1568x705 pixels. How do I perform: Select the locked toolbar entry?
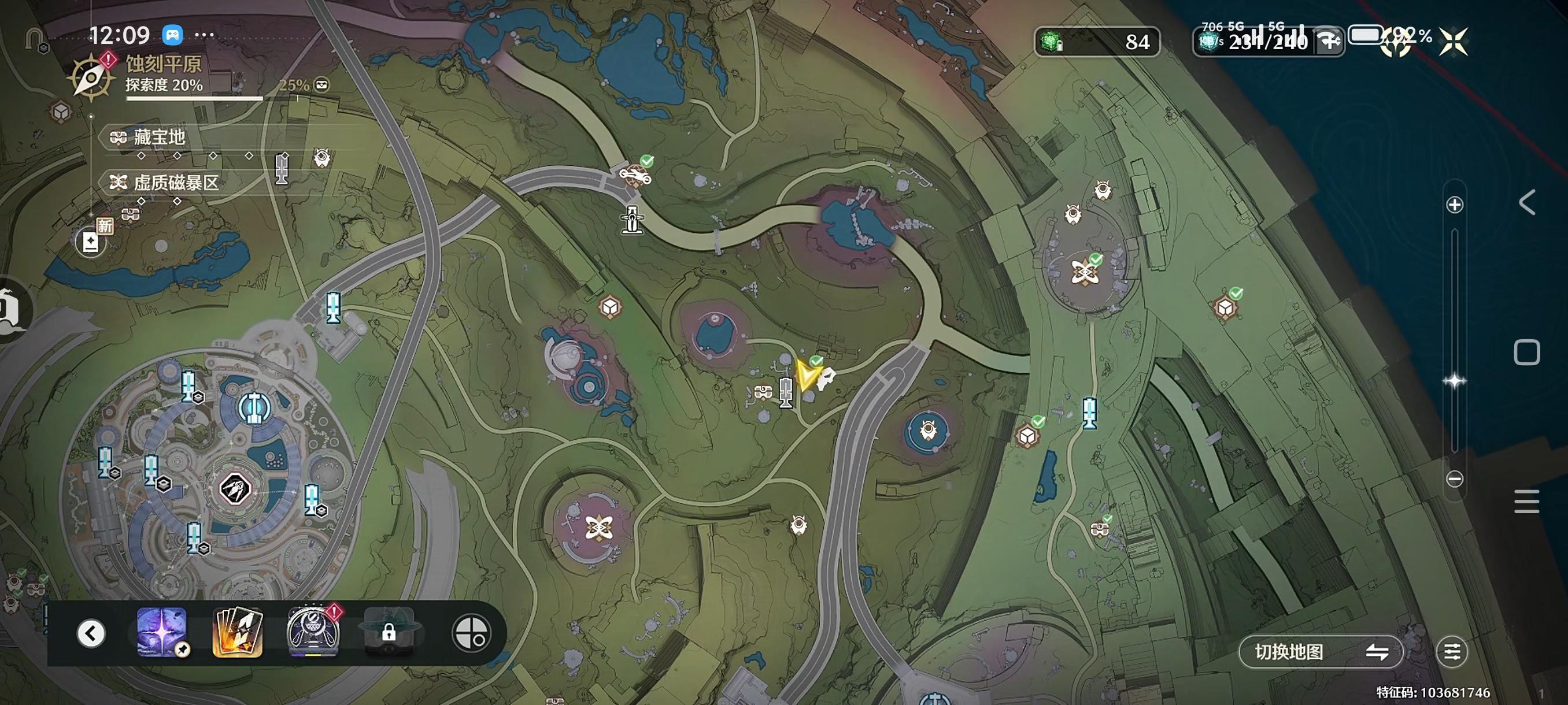pyautogui.click(x=389, y=633)
